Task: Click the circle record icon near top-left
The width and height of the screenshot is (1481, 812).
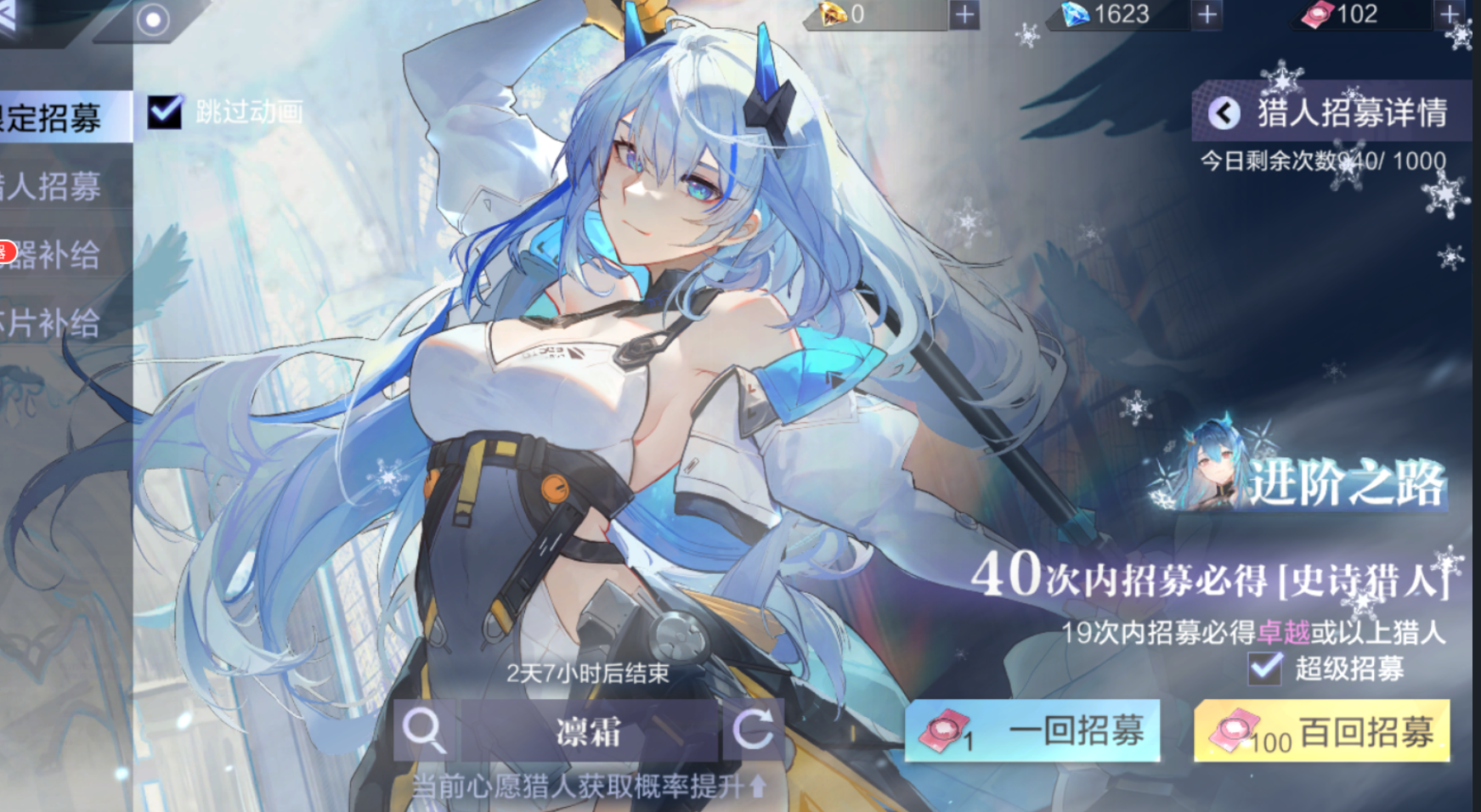Action: [x=155, y=20]
